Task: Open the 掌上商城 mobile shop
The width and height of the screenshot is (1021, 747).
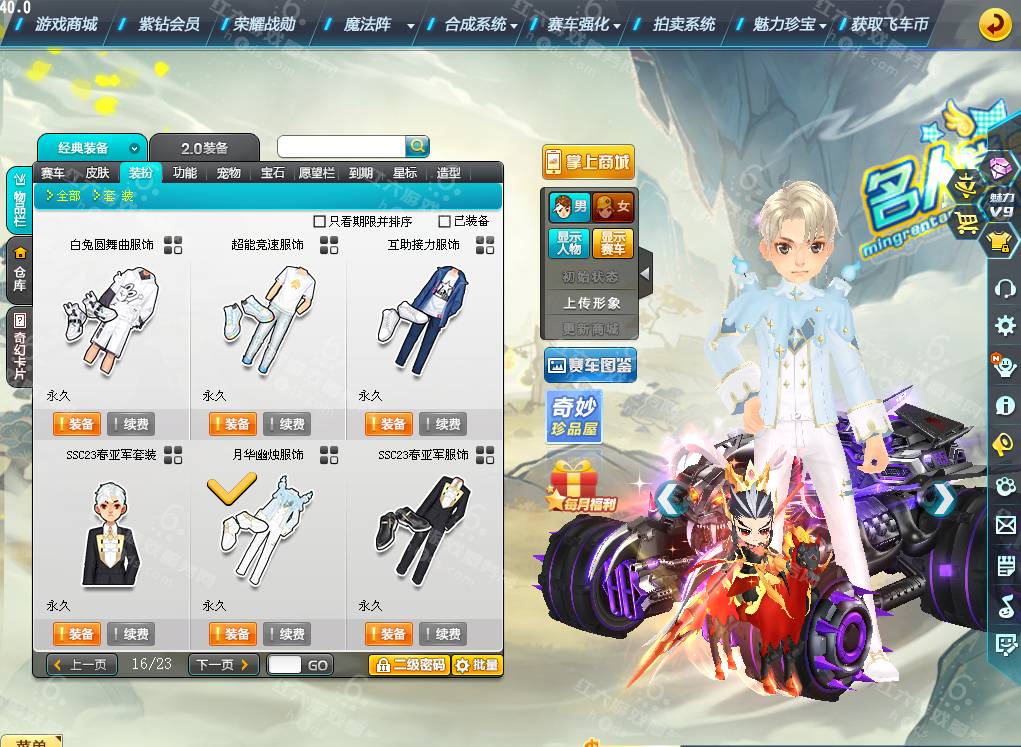Action: tap(589, 162)
